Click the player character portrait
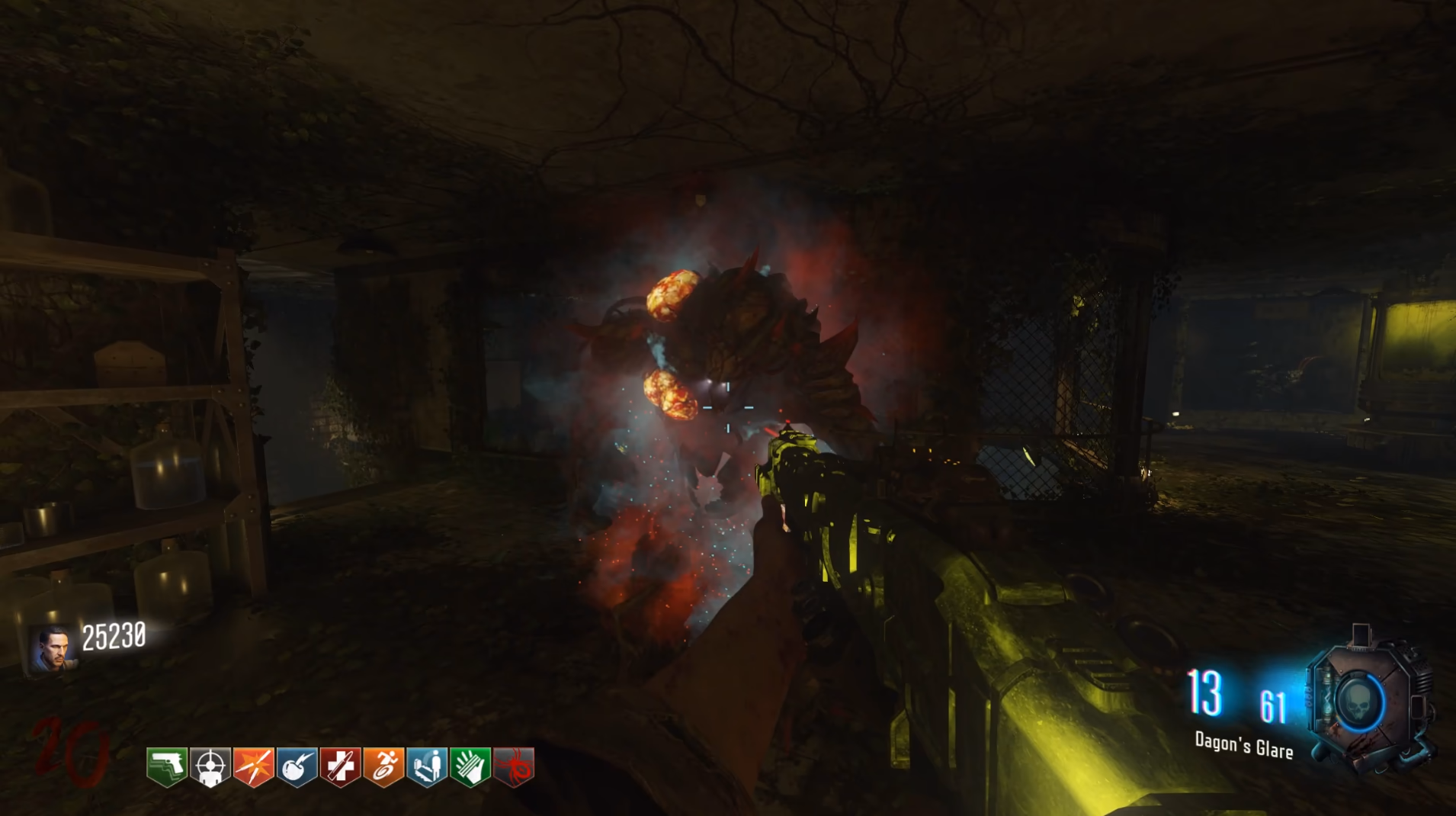Viewport: 1456px width, 816px height. pyautogui.click(x=53, y=648)
